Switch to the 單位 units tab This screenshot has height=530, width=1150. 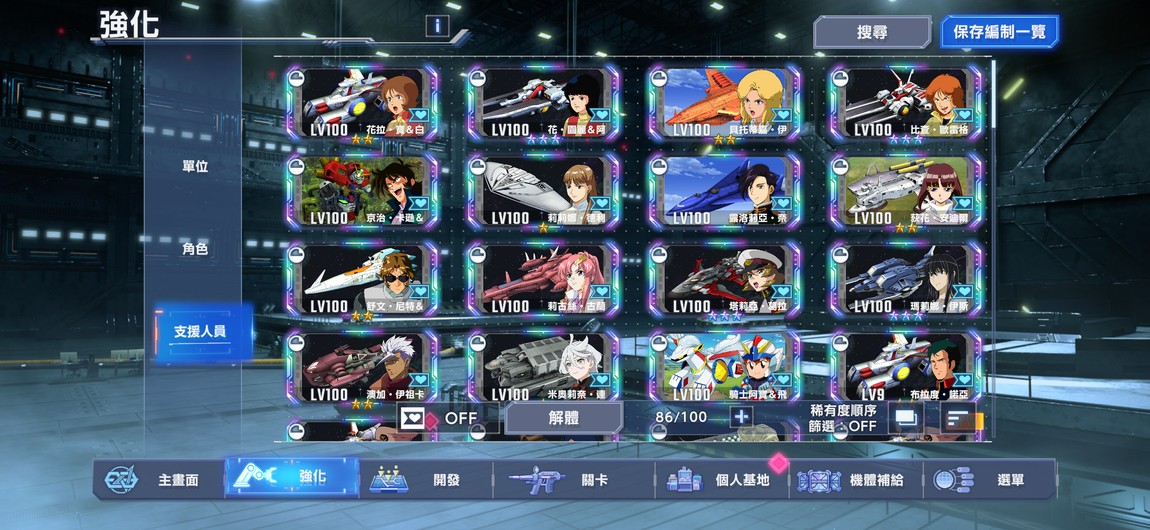tap(195, 166)
